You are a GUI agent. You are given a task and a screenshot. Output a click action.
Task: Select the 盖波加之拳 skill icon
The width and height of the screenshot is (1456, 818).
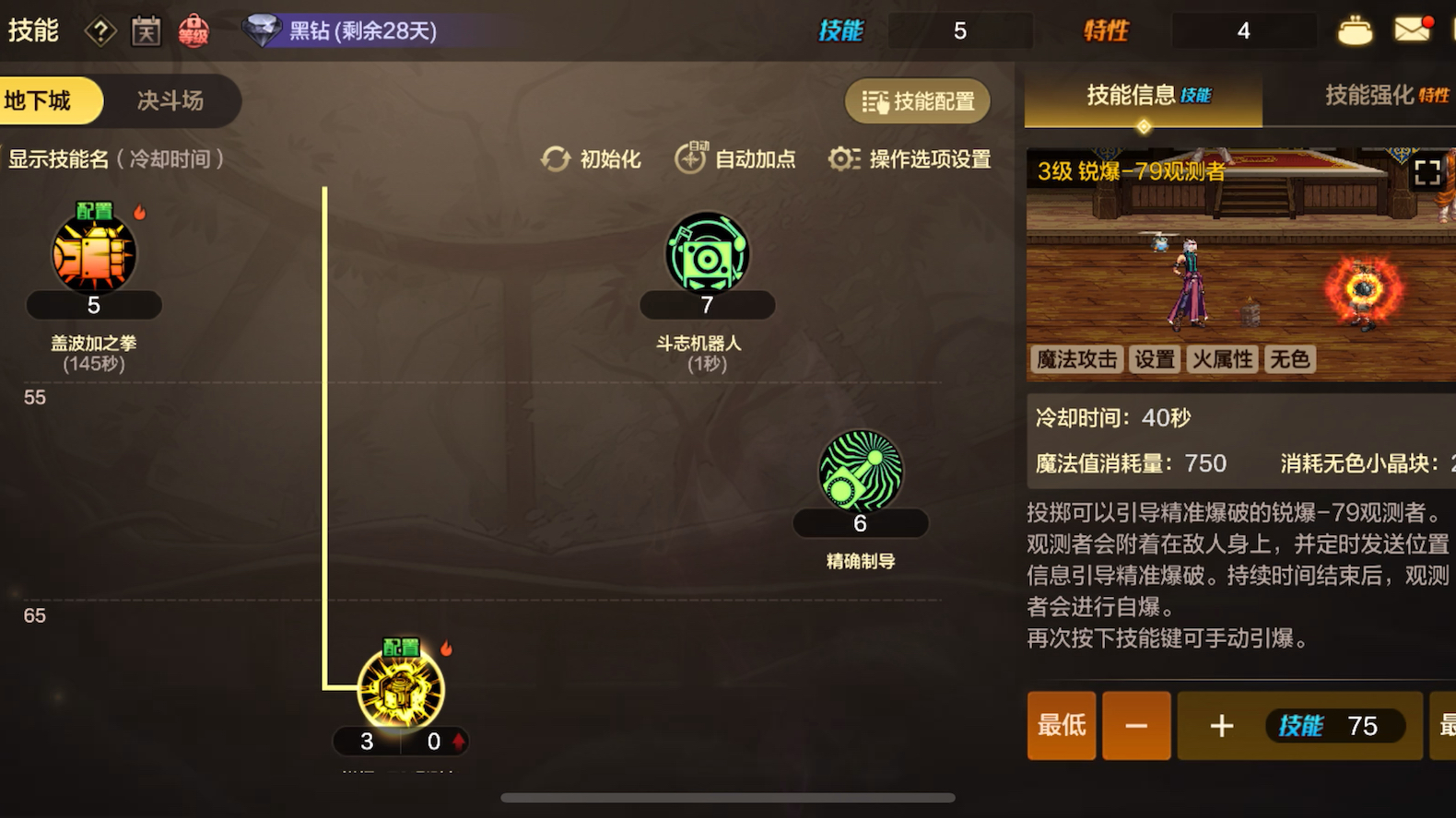(x=94, y=254)
